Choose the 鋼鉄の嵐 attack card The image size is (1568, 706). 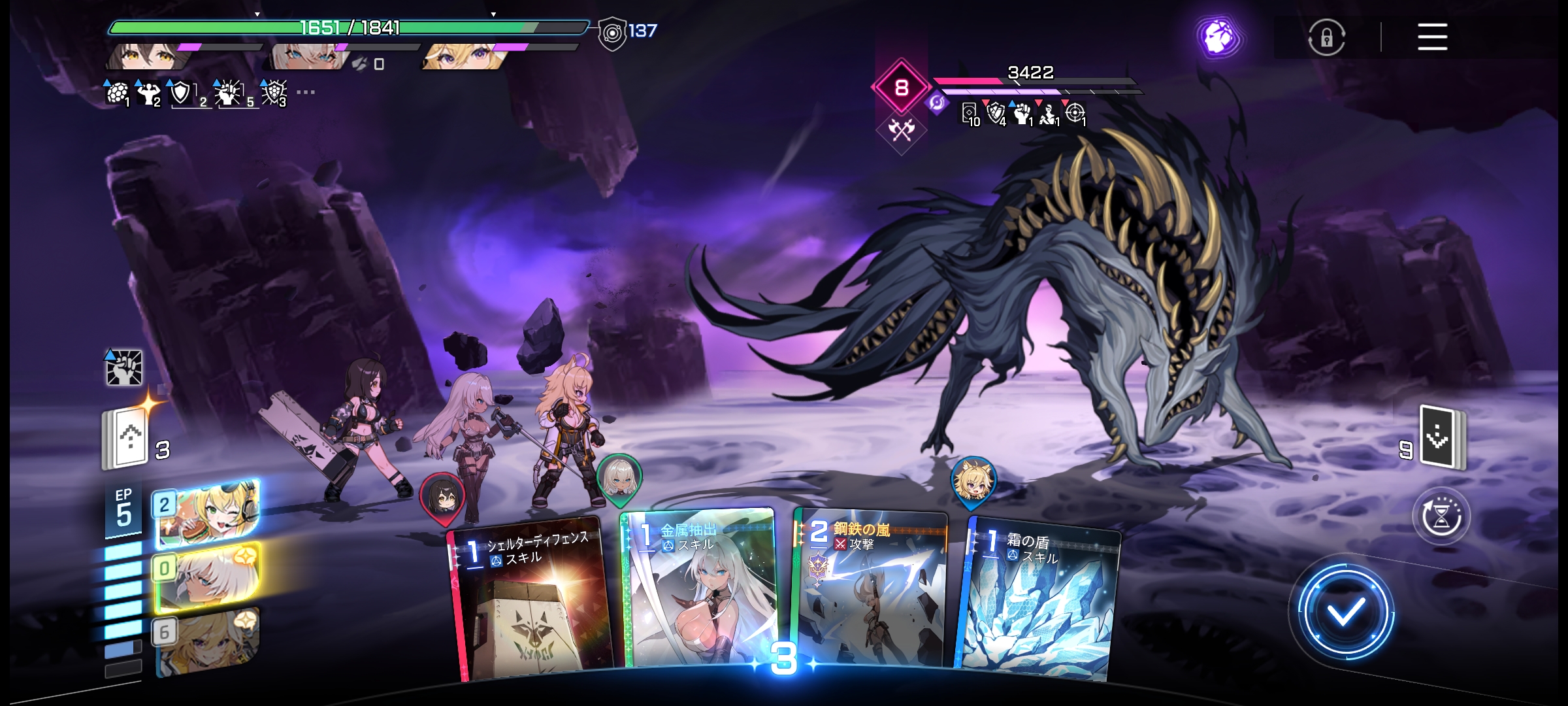pyautogui.click(x=869, y=592)
